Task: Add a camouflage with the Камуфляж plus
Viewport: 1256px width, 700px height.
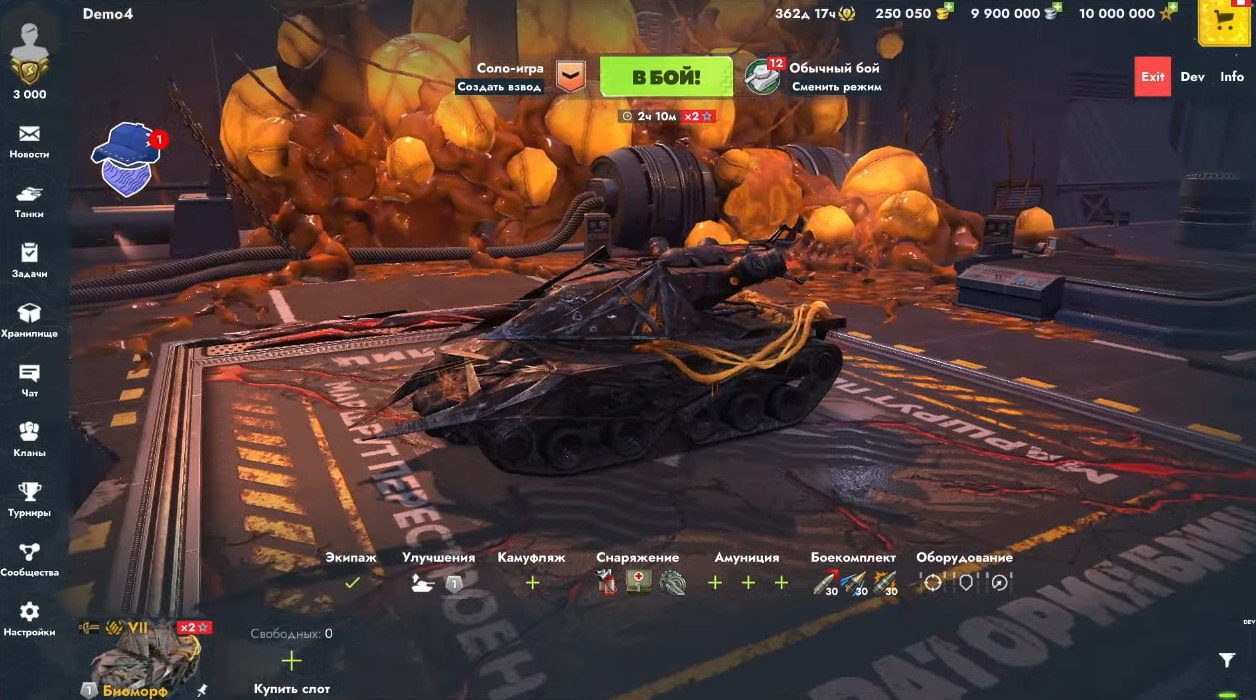Action: pos(532,582)
